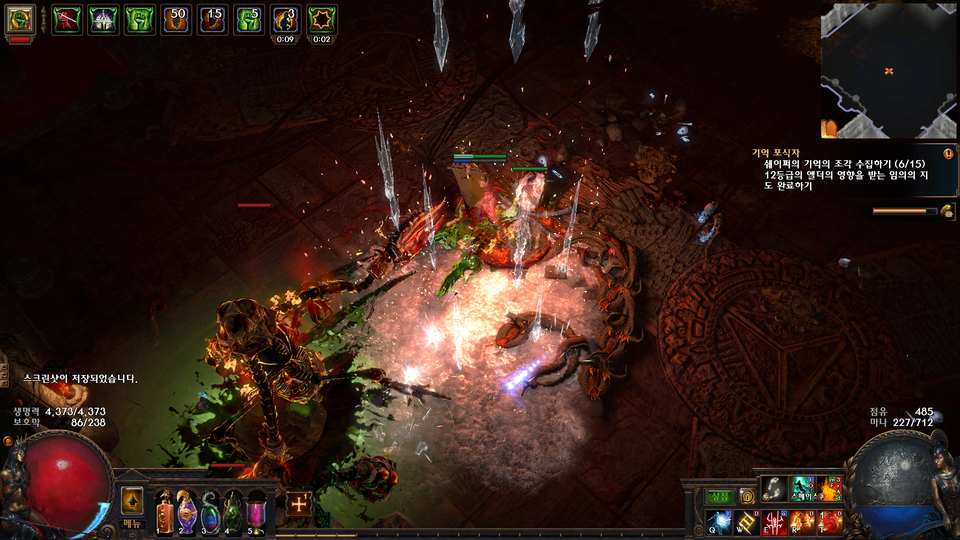The image size is (960, 540).
Task: Click the quest tracker alert icon
Action: pyautogui.click(x=947, y=154)
